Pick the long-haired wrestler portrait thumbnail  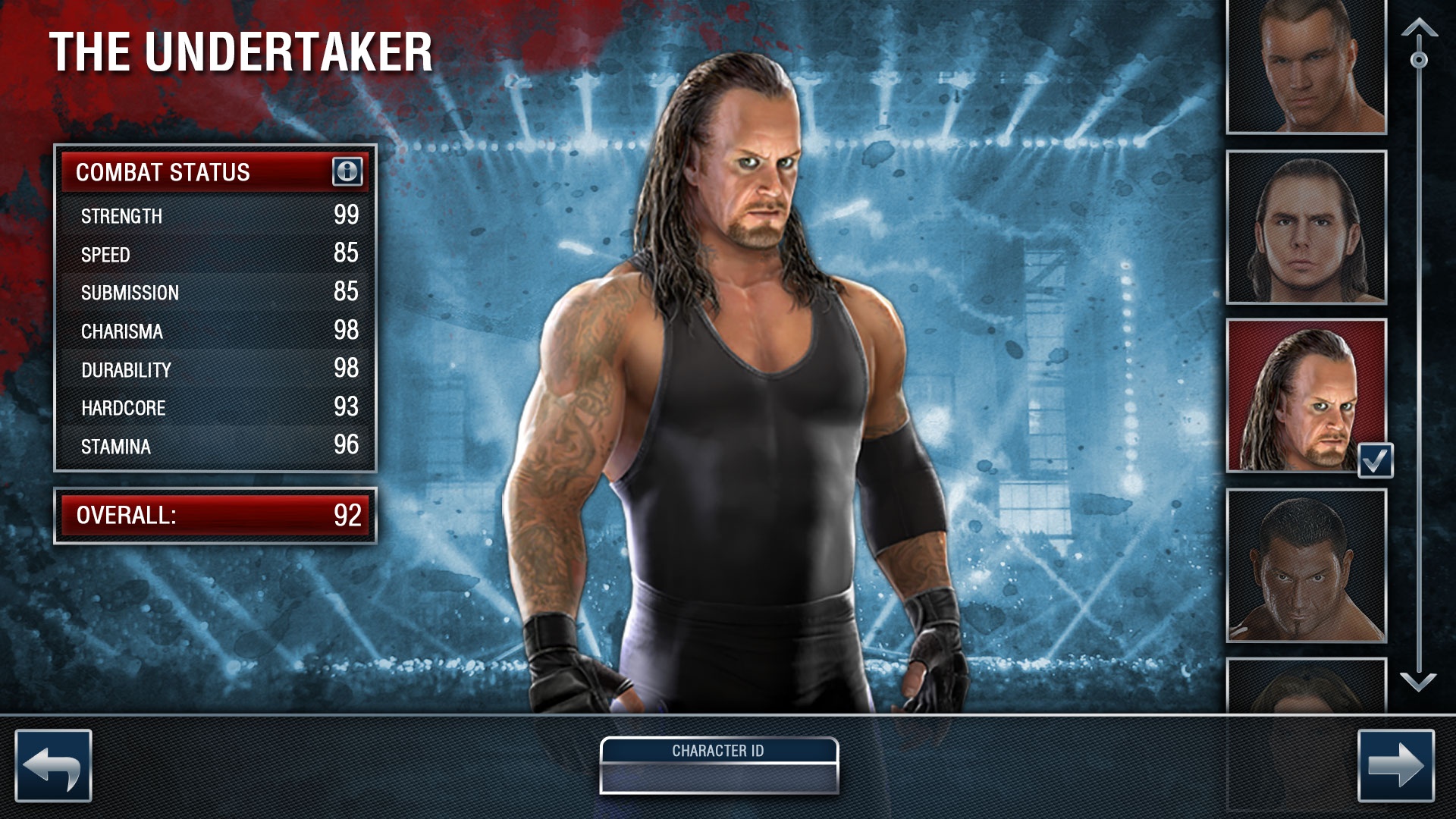[x=1306, y=227]
